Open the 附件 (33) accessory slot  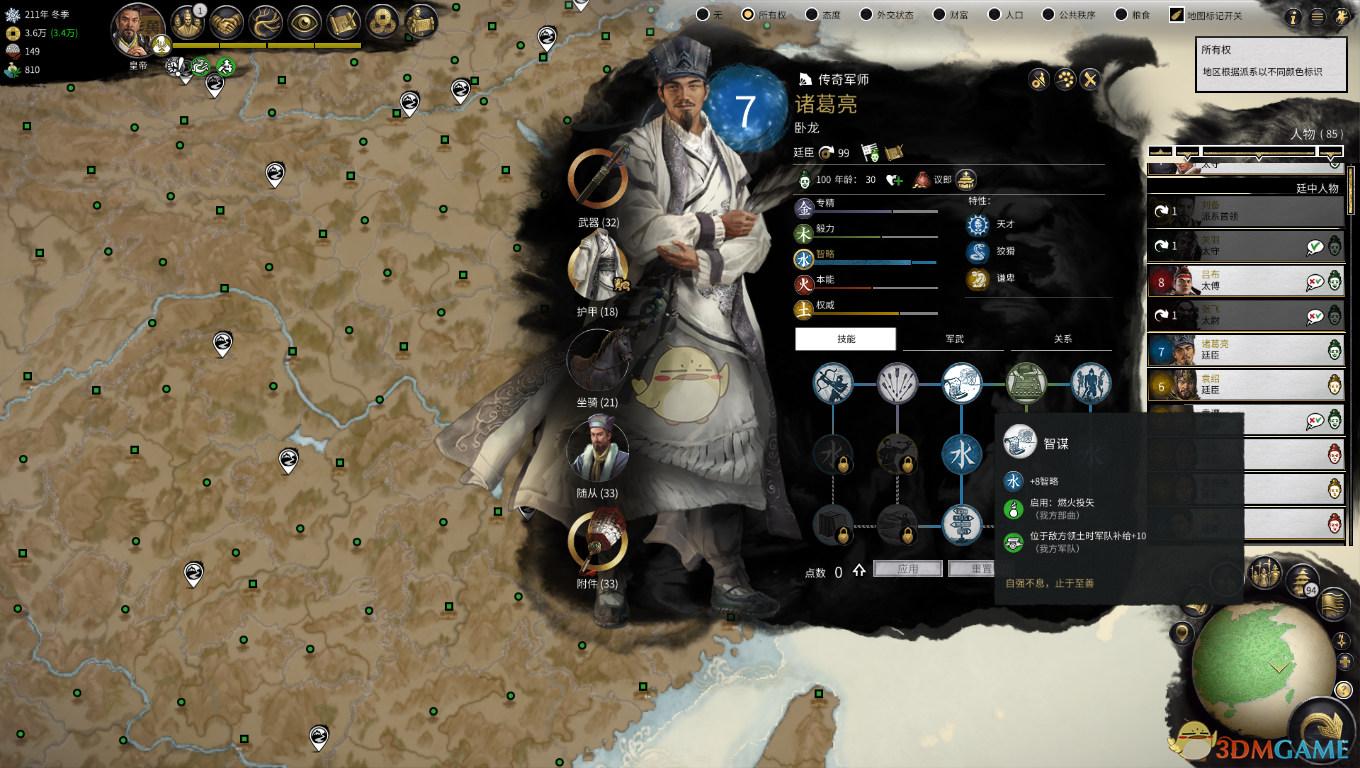coord(598,542)
